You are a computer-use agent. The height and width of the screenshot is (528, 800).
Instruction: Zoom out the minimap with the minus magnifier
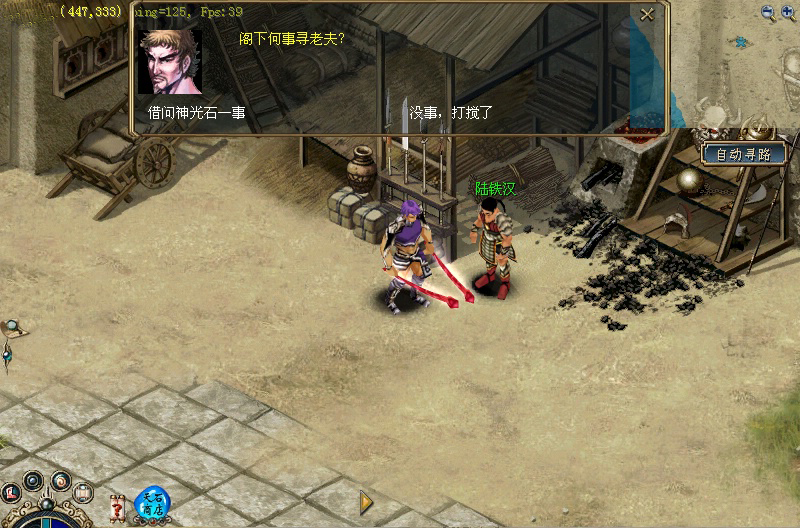(x=768, y=13)
